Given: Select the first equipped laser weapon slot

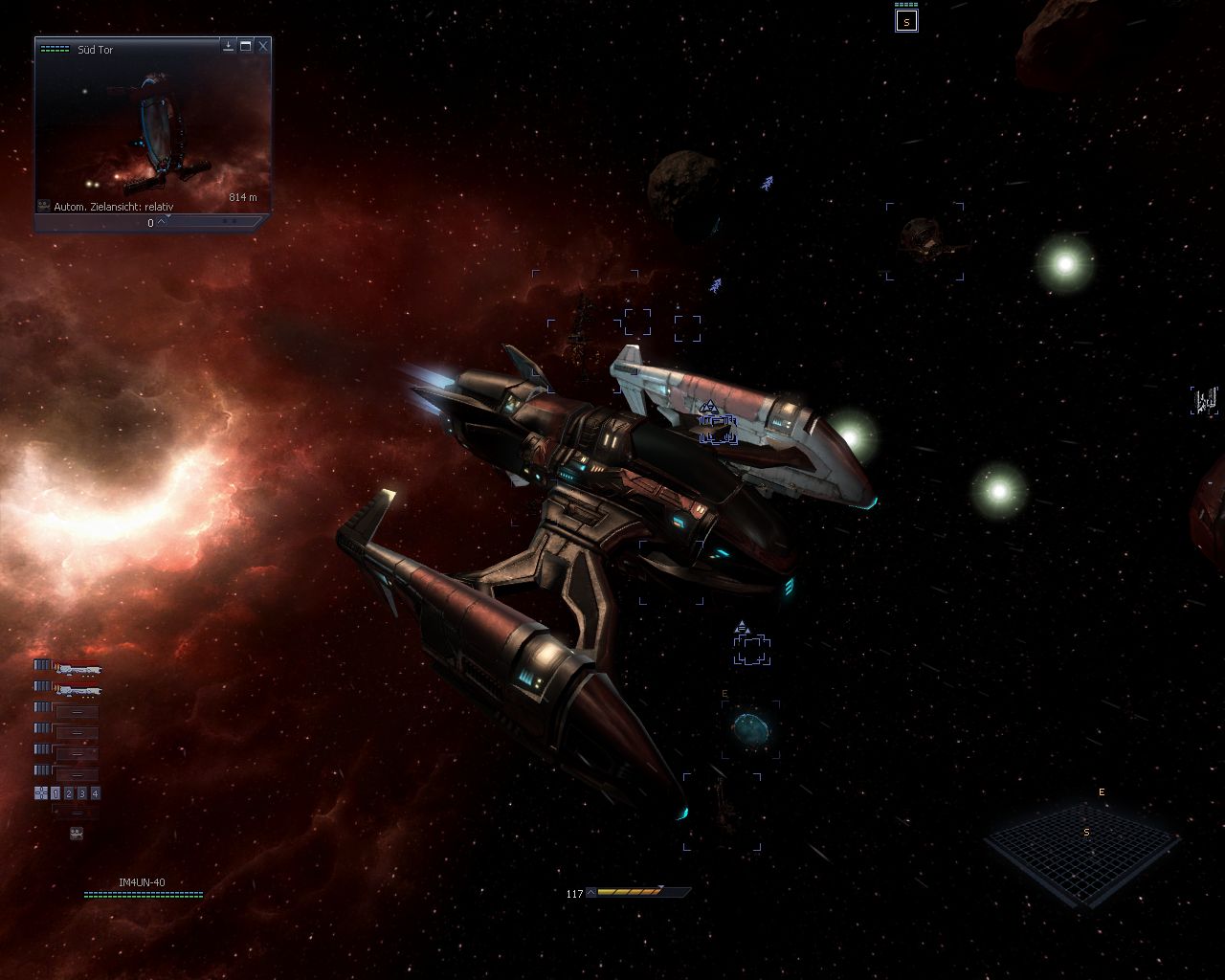Looking at the screenshot, I should coord(78,667).
